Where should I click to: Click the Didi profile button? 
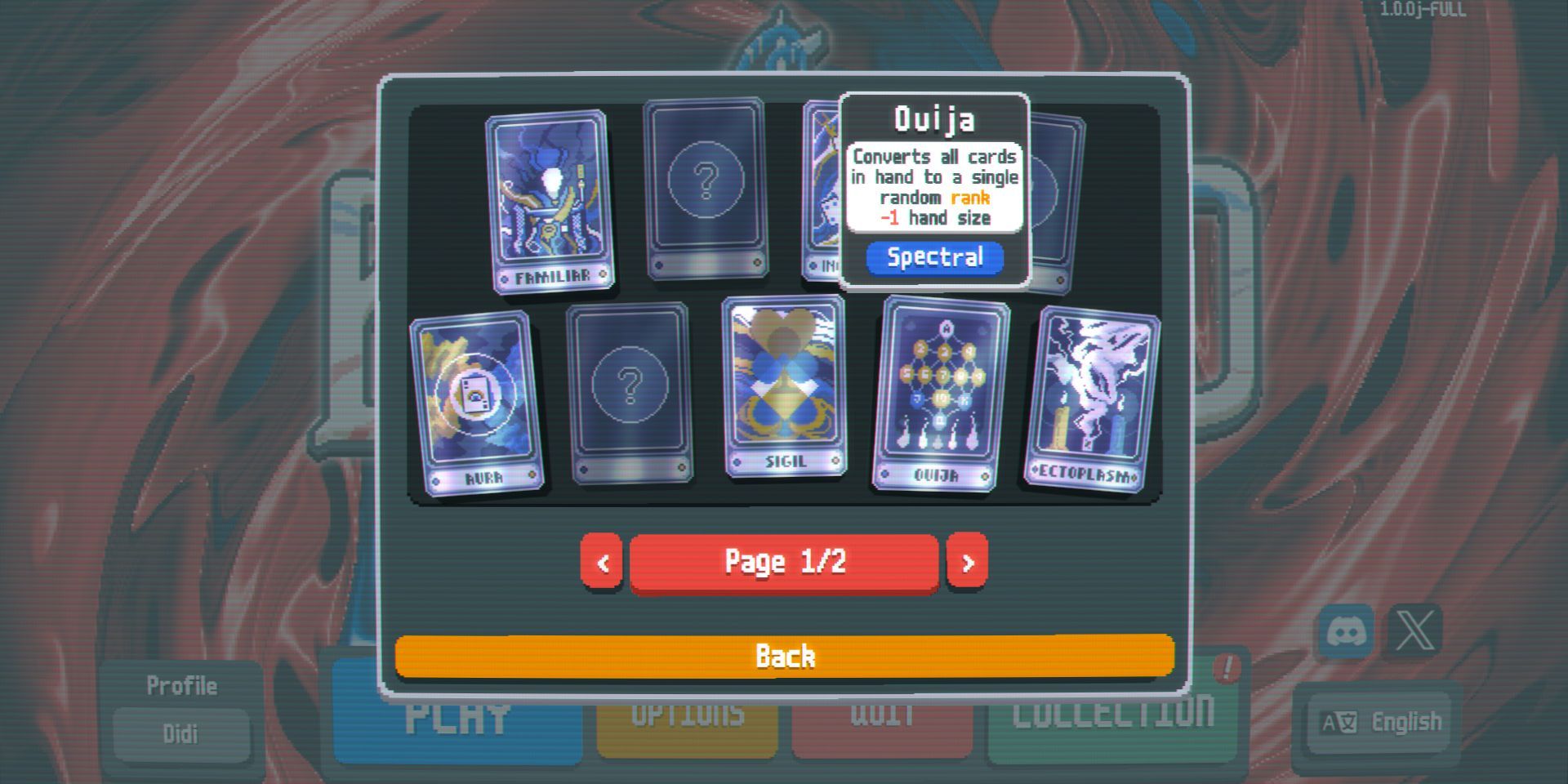pyautogui.click(x=181, y=733)
